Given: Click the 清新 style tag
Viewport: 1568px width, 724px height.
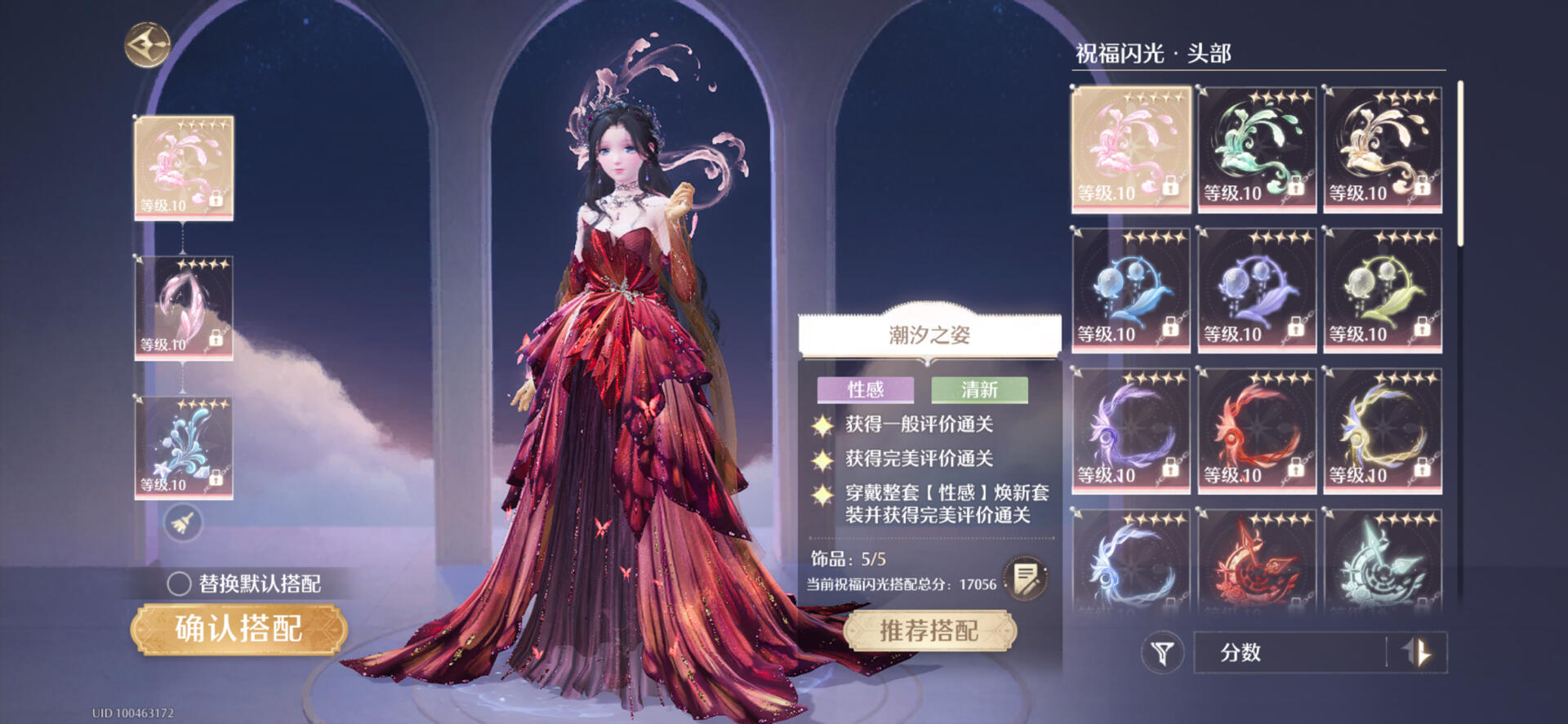Looking at the screenshot, I should click(x=979, y=389).
